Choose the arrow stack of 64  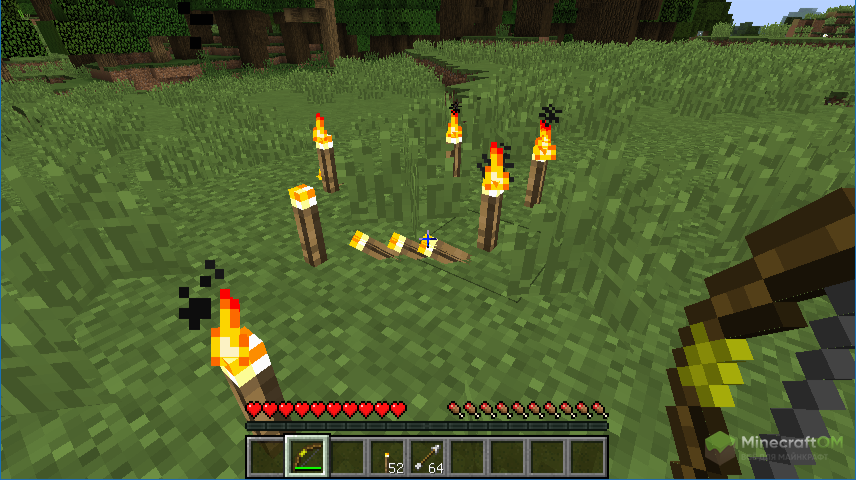tap(427, 457)
